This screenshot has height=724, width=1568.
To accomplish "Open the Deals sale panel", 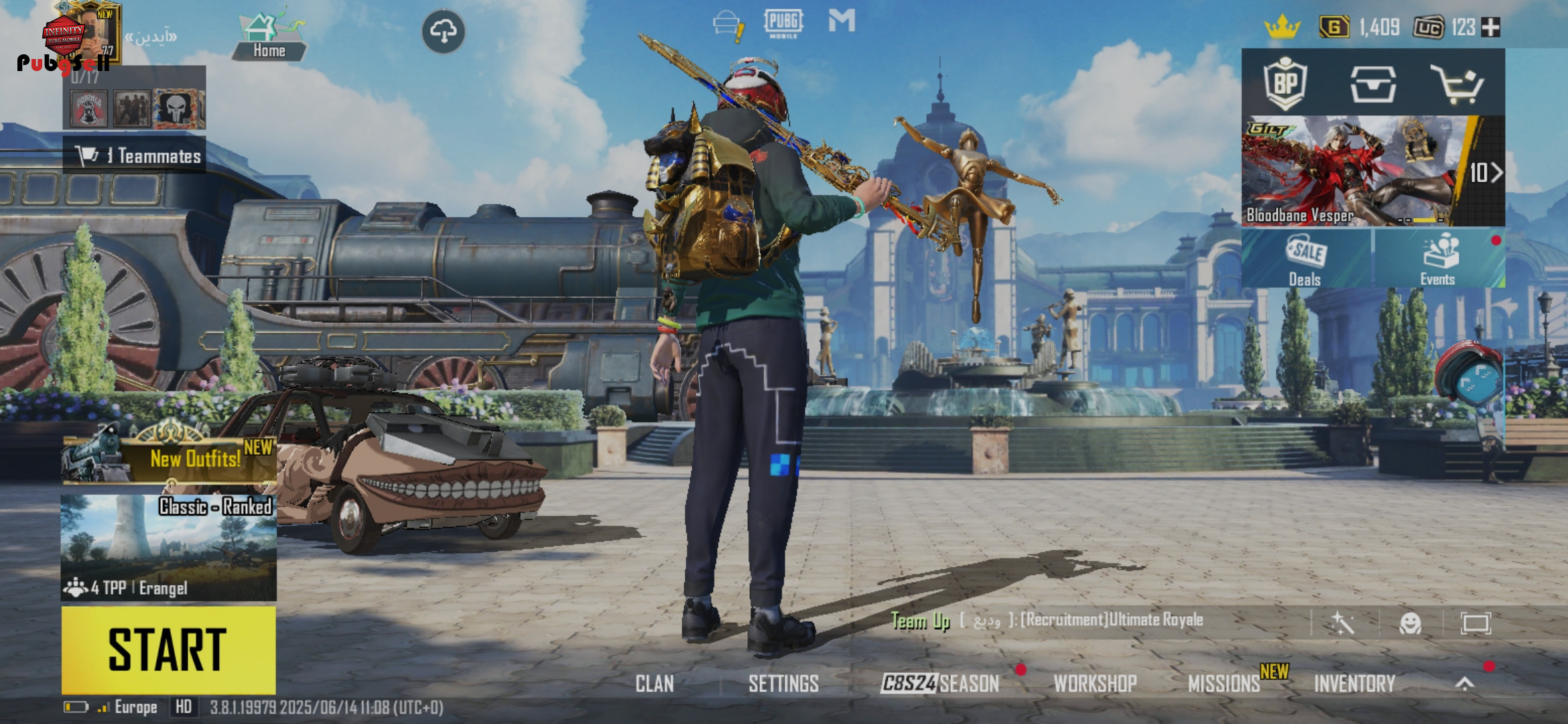I will pyautogui.click(x=1305, y=259).
